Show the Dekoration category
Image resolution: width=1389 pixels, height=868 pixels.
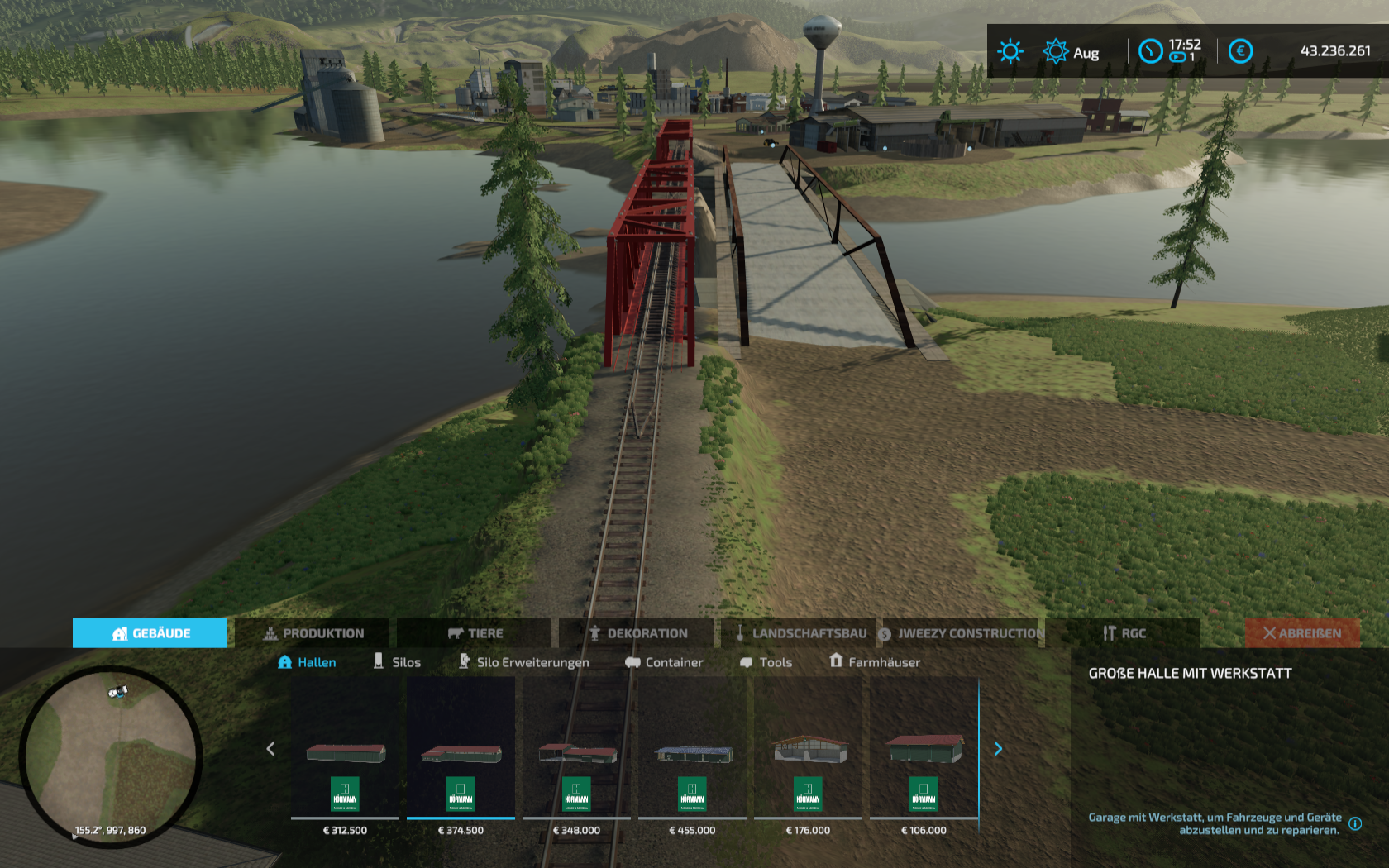[x=637, y=633]
